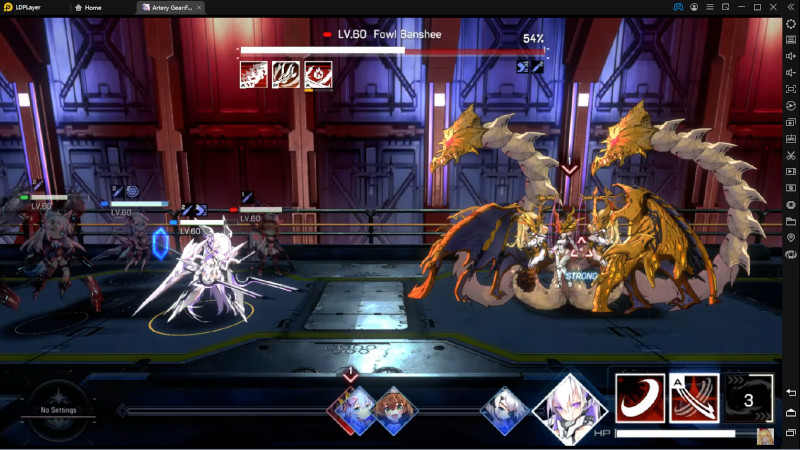
Task: Pick the orange-haired unit in turn order
Action: click(x=395, y=409)
